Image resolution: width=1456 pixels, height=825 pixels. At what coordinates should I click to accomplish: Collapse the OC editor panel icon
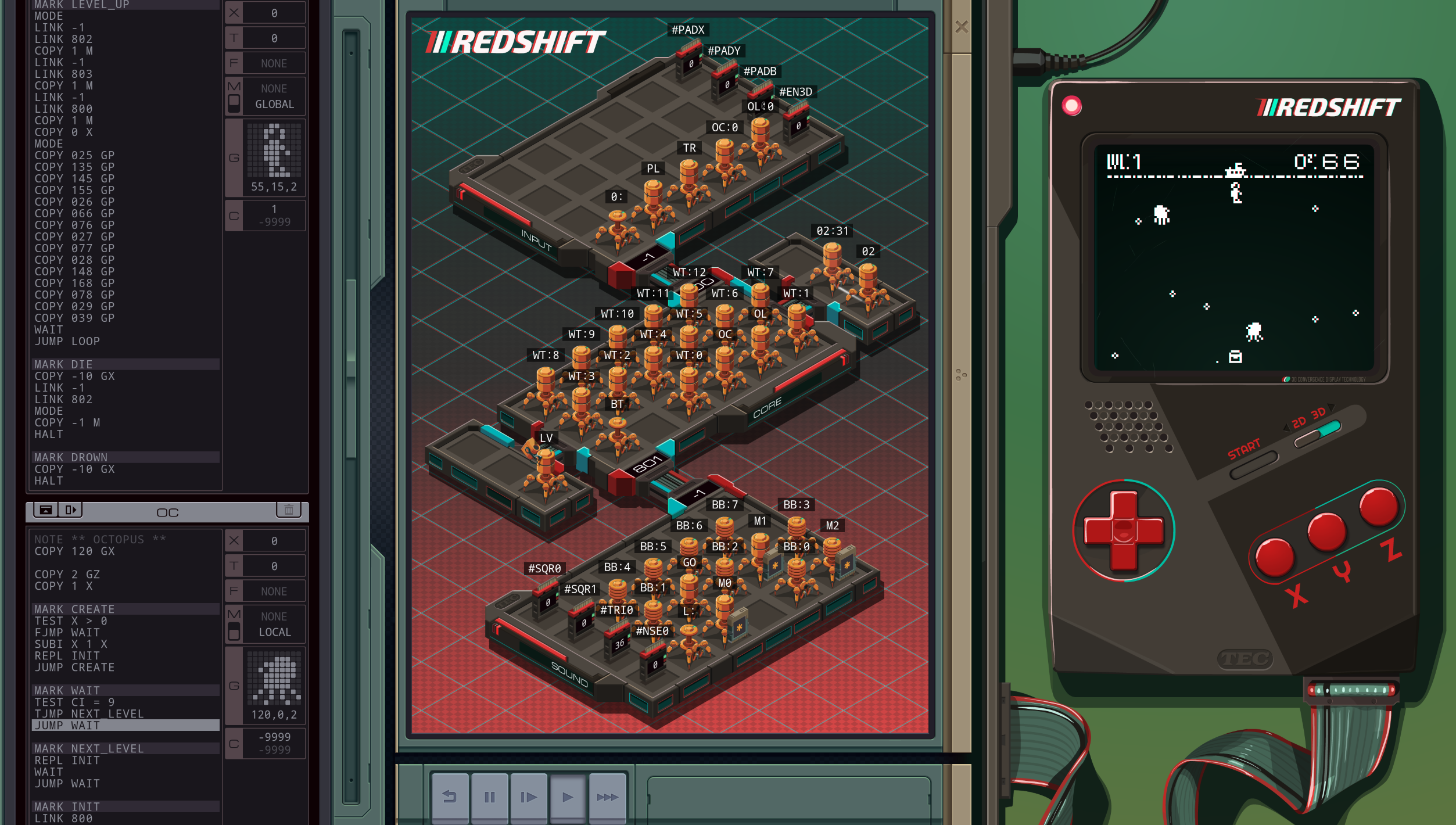tap(45, 510)
